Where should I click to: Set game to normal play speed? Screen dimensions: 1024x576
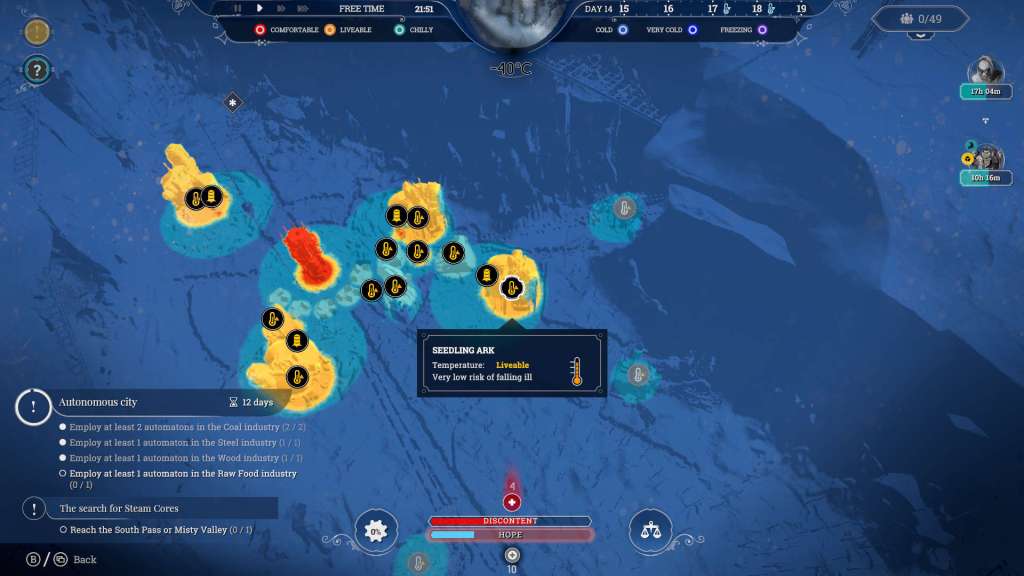point(259,9)
